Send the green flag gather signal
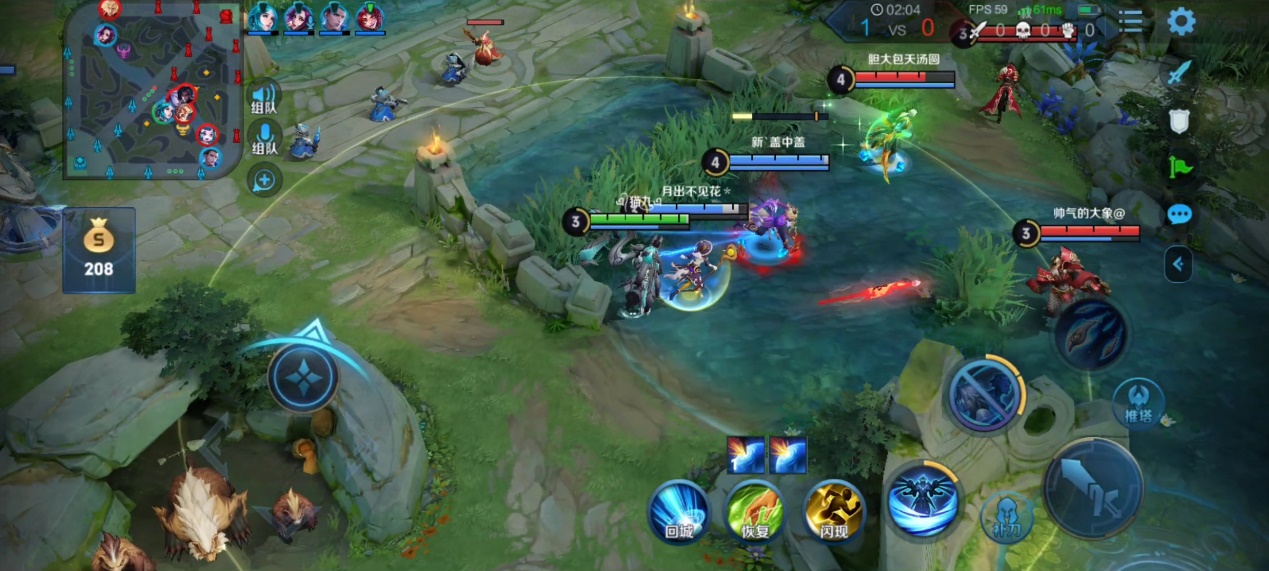The image size is (1269, 571). [1180, 167]
